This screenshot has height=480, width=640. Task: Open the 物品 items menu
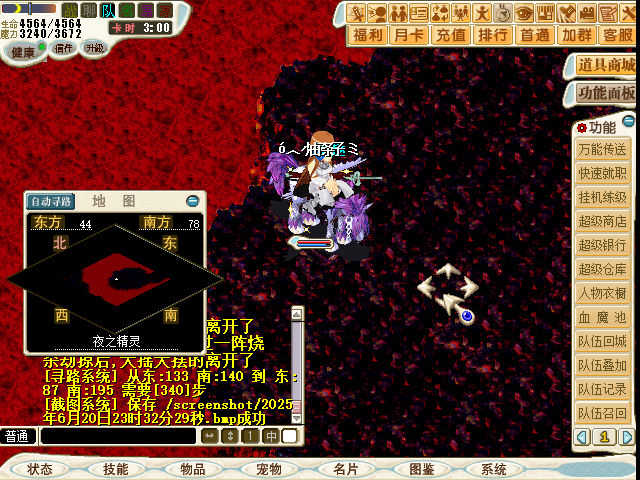[x=192, y=469]
